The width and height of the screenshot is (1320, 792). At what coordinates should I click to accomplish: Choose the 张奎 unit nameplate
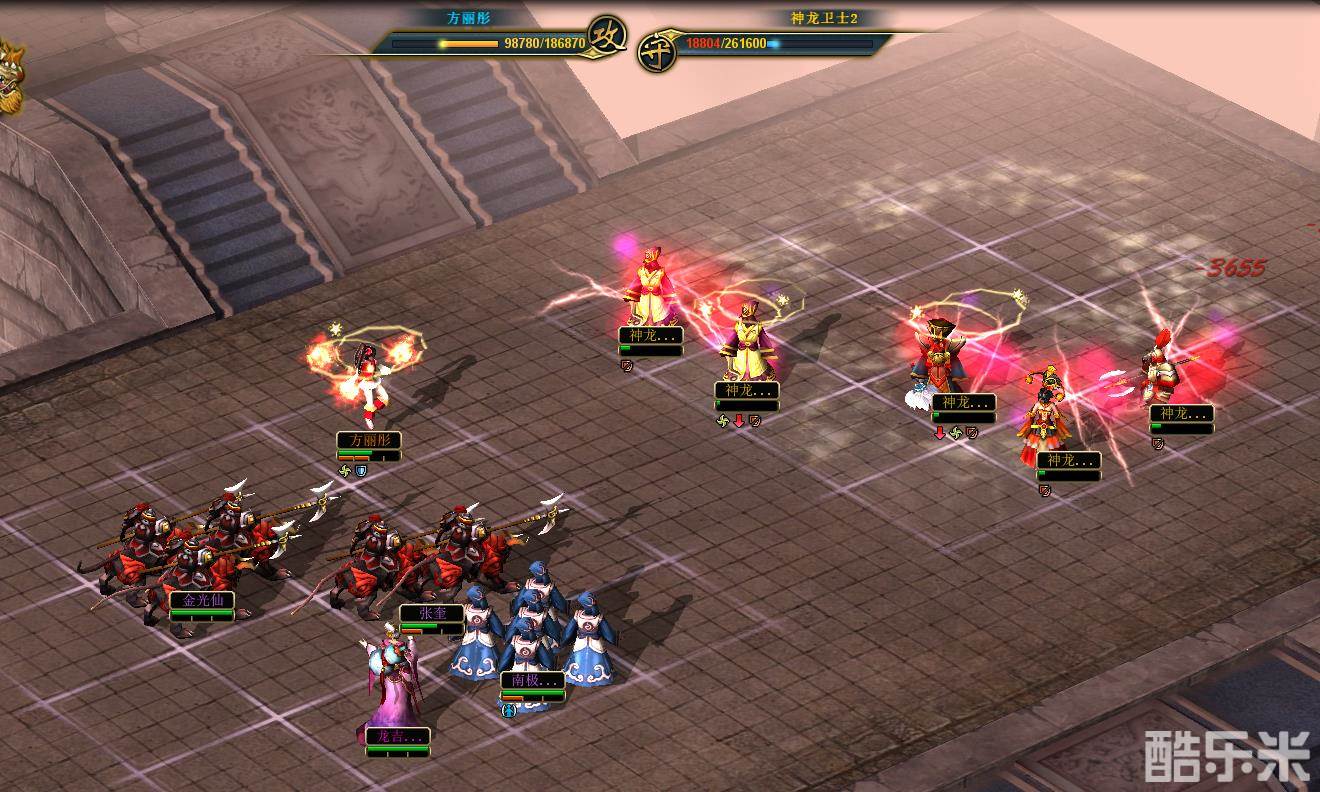tap(431, 613)
